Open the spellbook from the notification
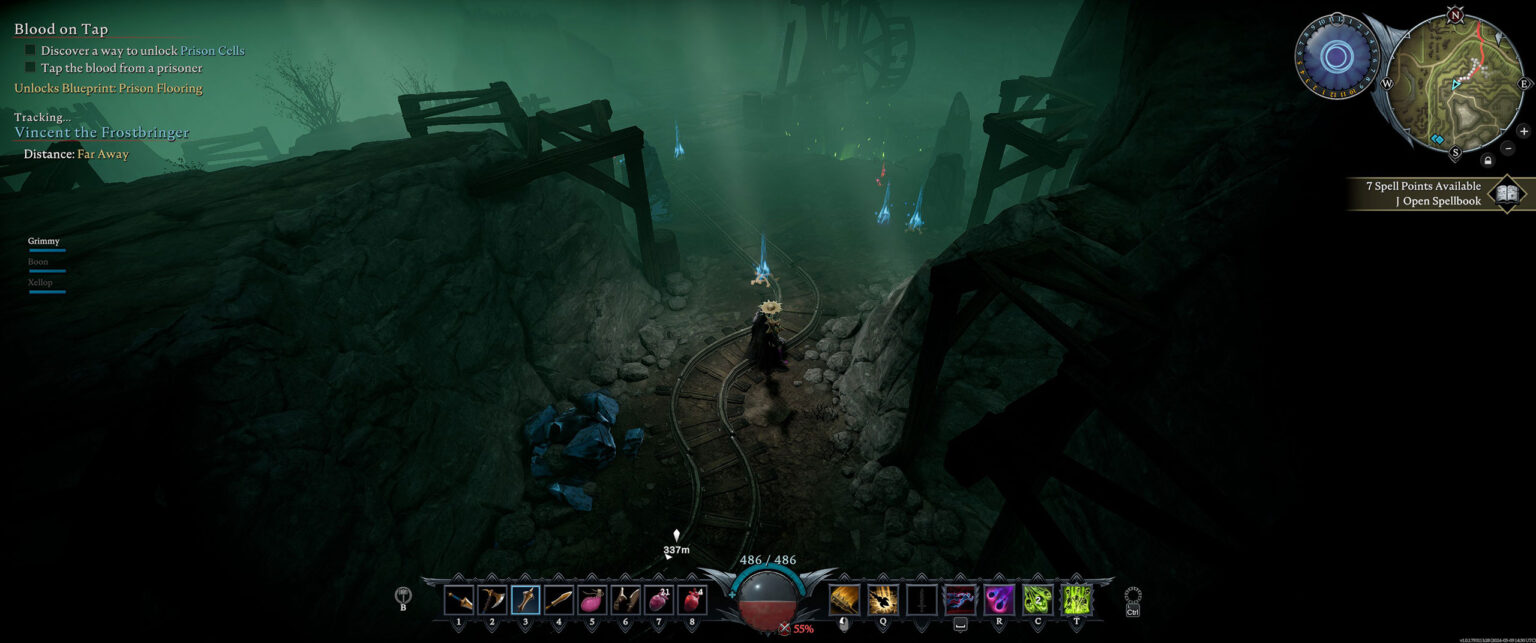The width and height of the screenshot is (1536, 643). 1506,193
